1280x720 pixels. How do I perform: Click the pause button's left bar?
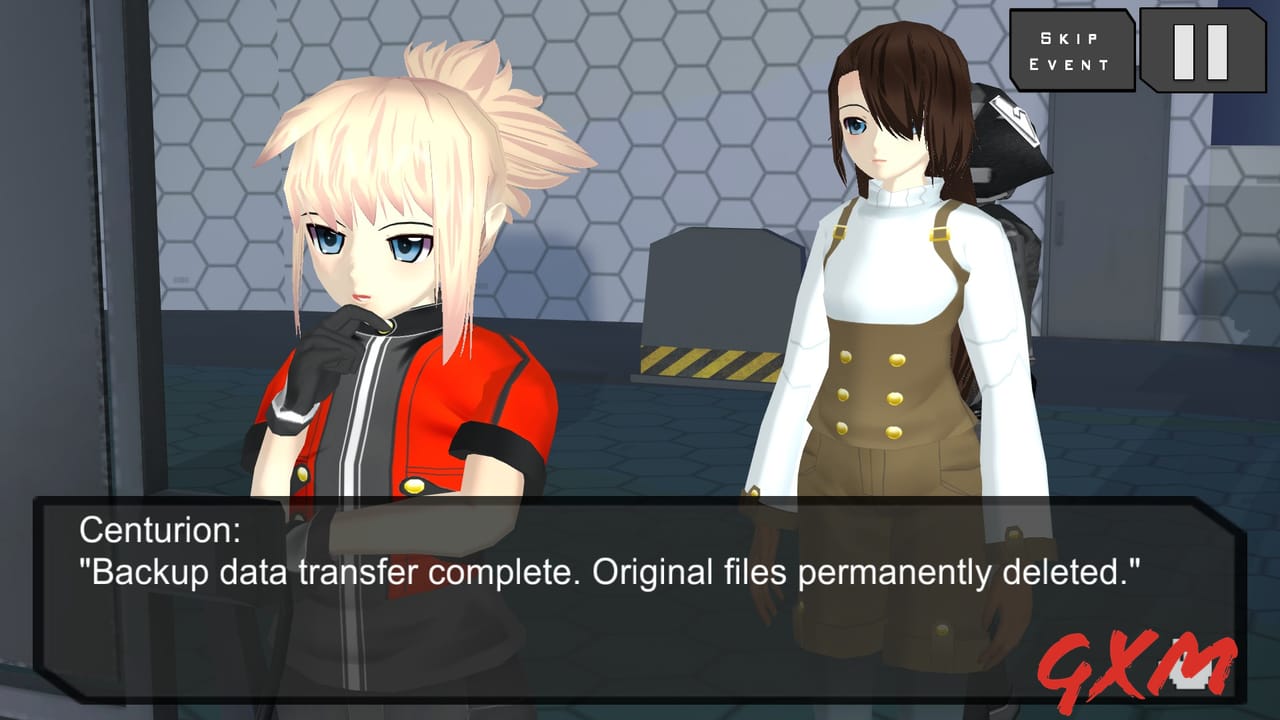[1184, 52]
